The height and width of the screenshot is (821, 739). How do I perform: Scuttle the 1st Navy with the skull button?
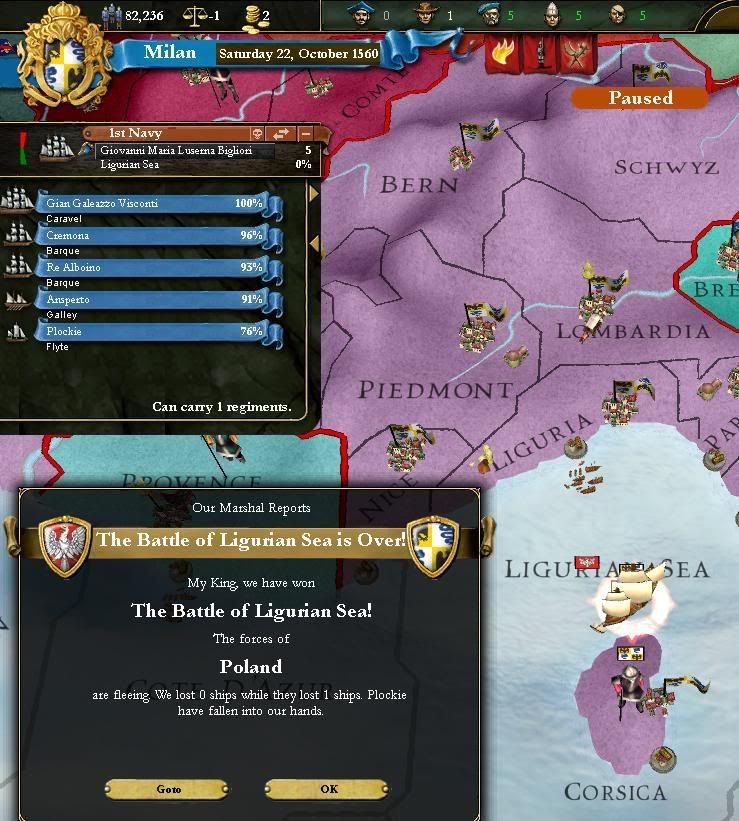click(x=255, y=133)
